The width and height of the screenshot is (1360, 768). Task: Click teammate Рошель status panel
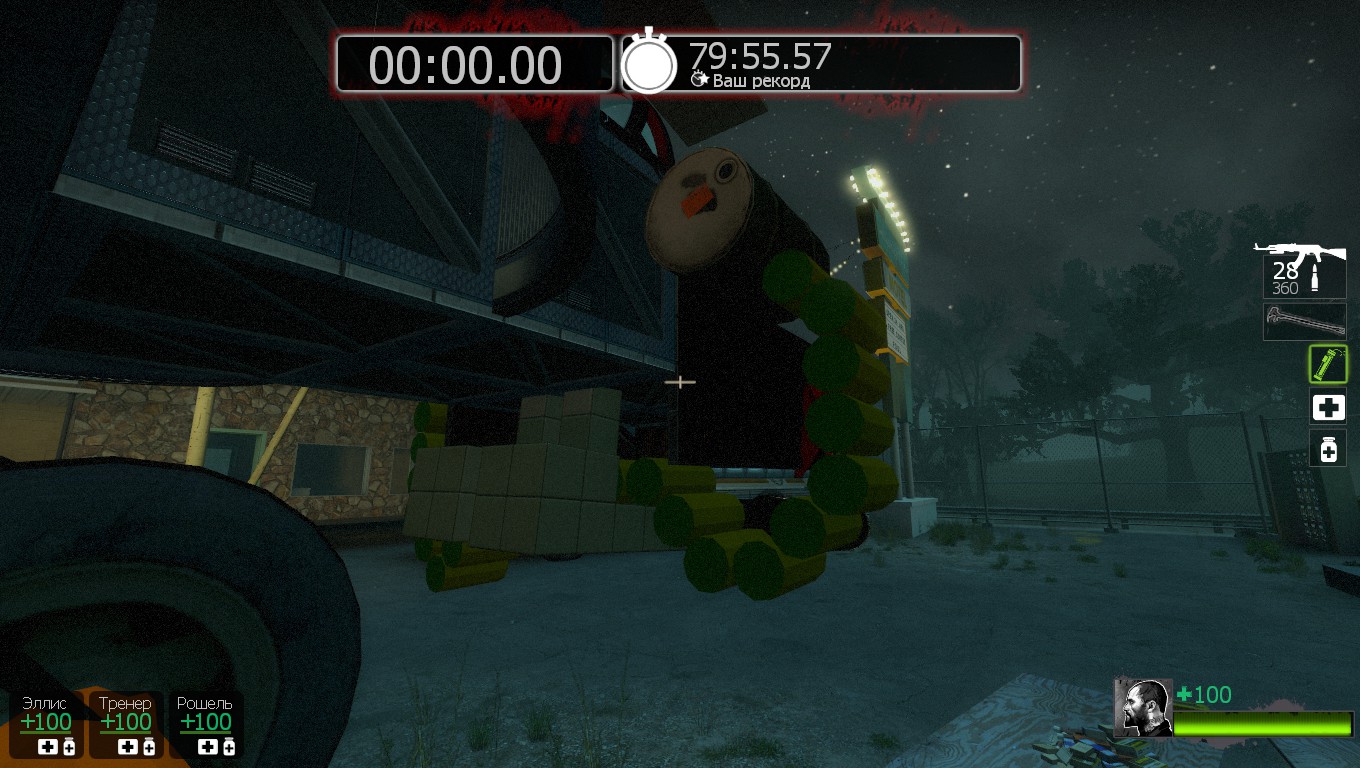pyautogui.click(x=205, y=724)
